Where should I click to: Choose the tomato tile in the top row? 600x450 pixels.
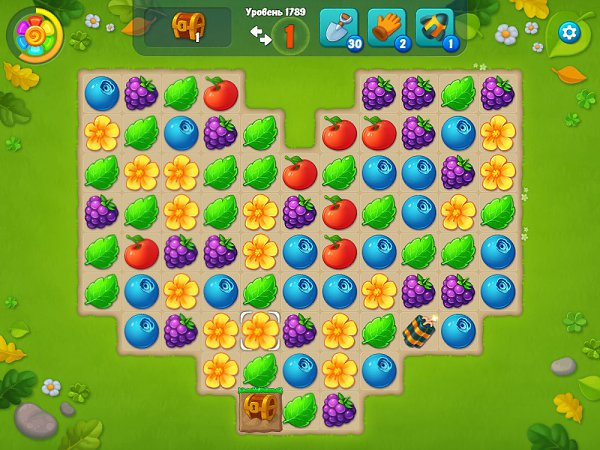(x=220, y=94)
